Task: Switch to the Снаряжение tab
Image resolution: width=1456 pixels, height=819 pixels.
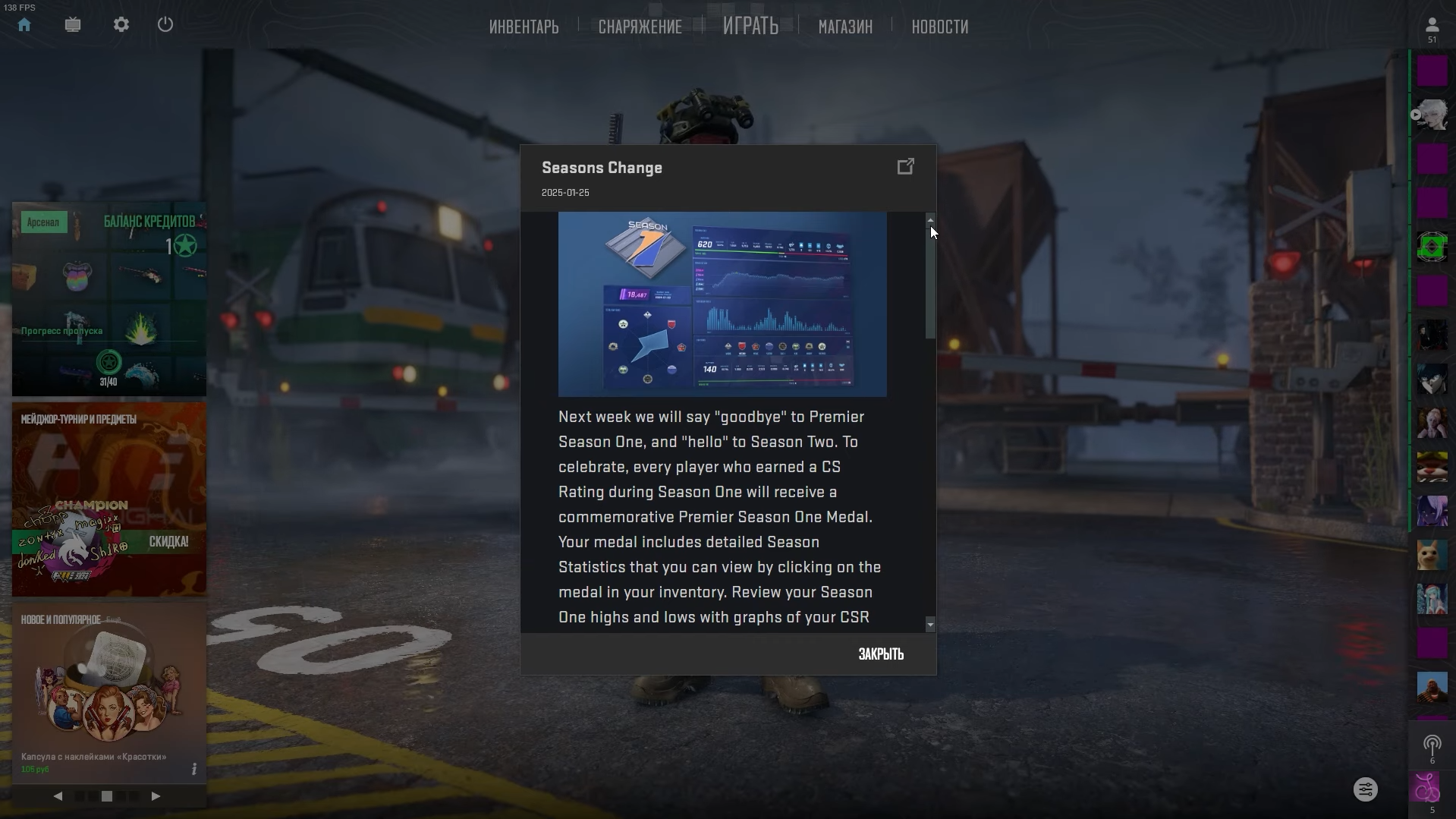Action: pos(640,27)
